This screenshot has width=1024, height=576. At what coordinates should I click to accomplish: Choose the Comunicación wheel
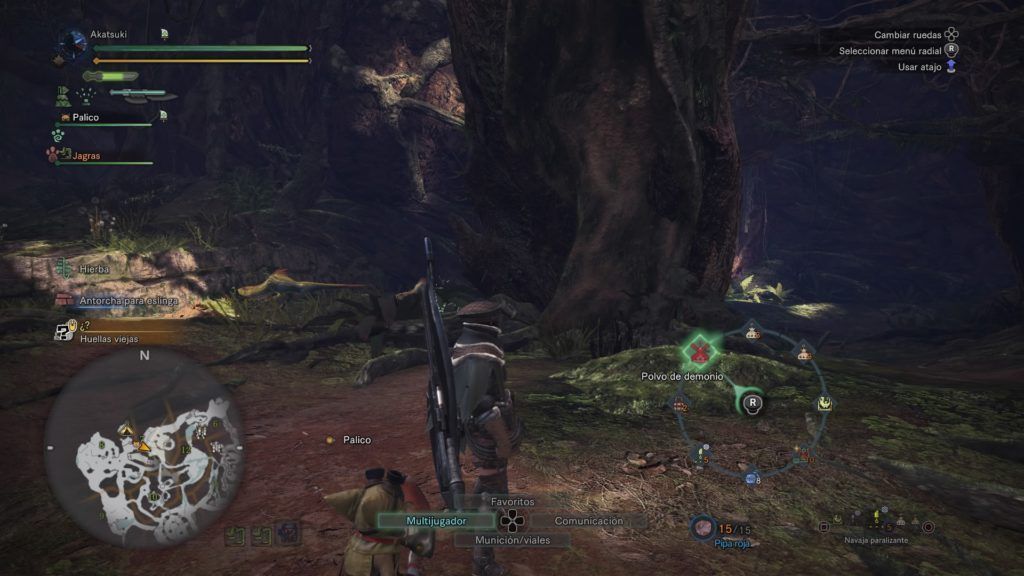588,521
